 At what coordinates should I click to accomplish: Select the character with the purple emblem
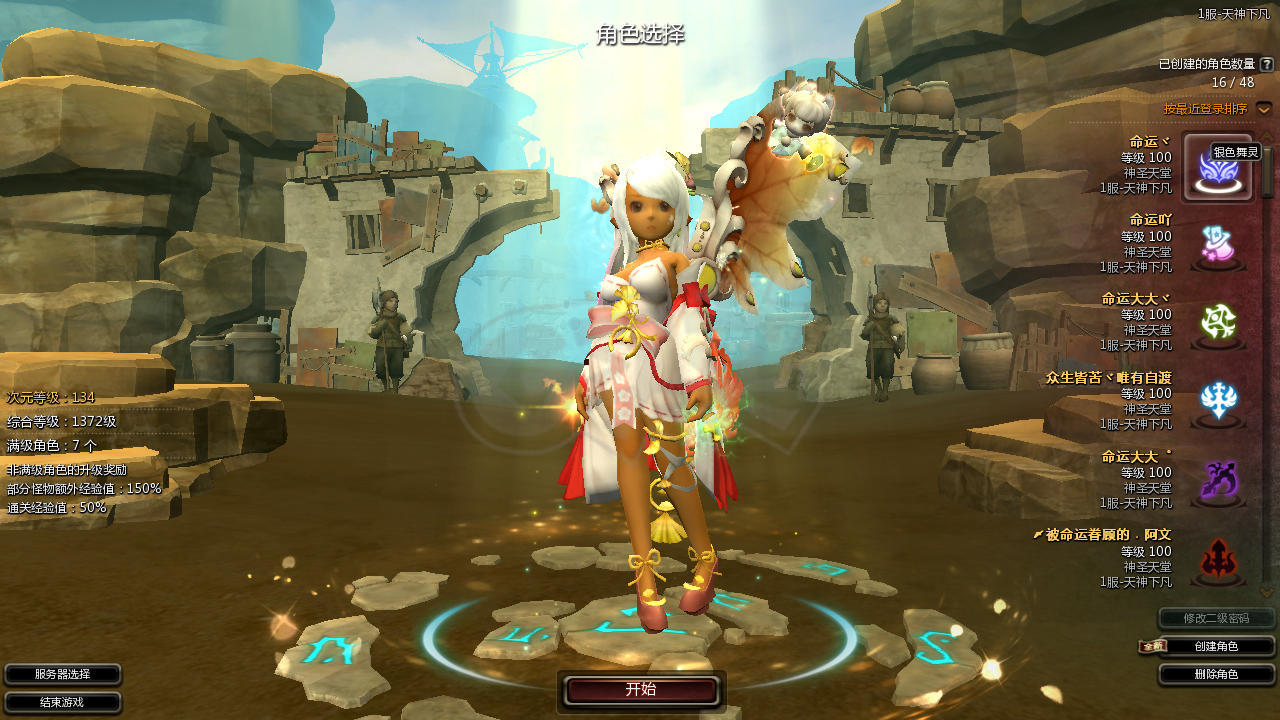(1218, 481)
